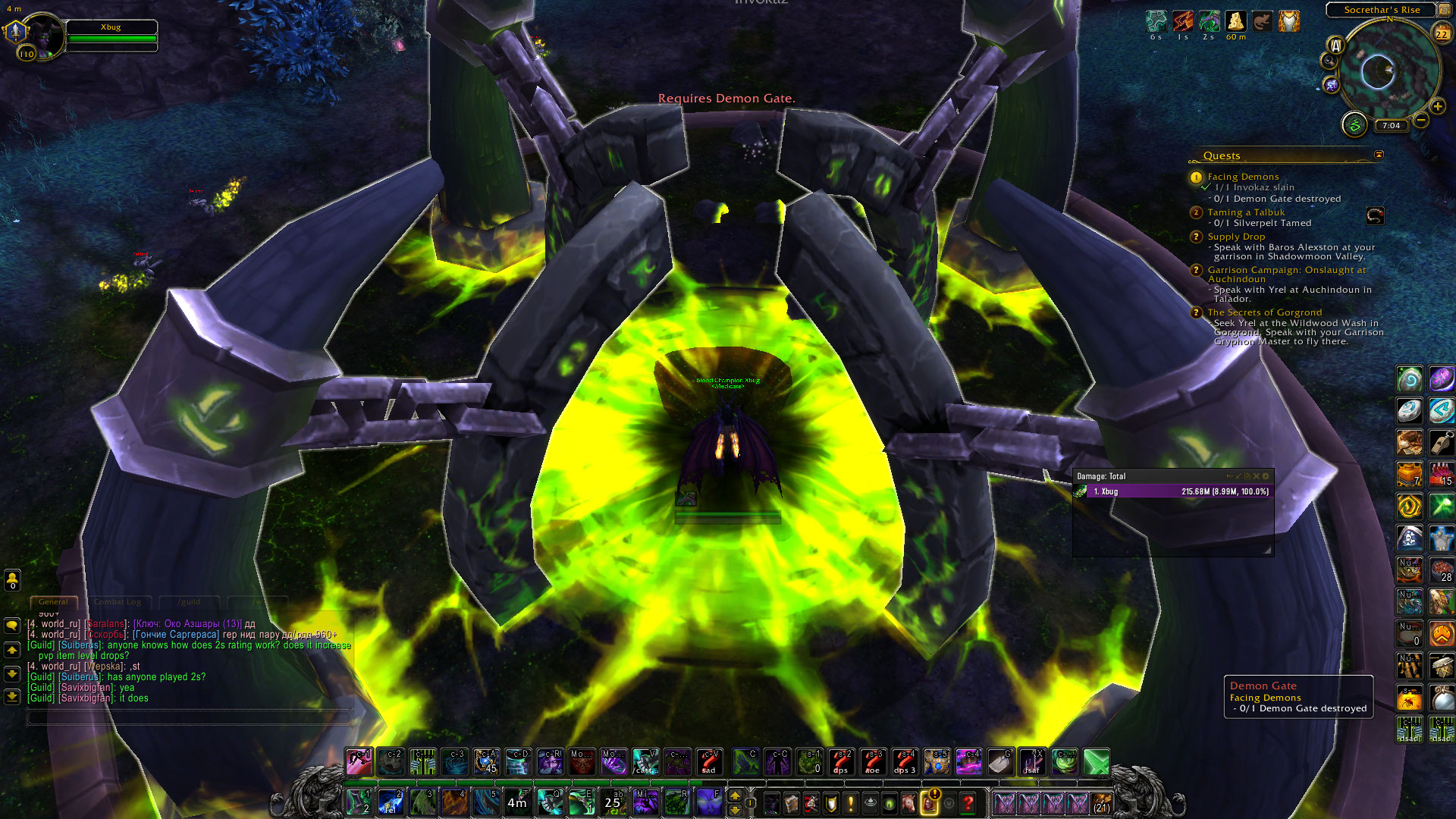This screenshot has height=819, width=1456.
Task: Open the backpack bag showing 21 slots
Action: 1102,802
